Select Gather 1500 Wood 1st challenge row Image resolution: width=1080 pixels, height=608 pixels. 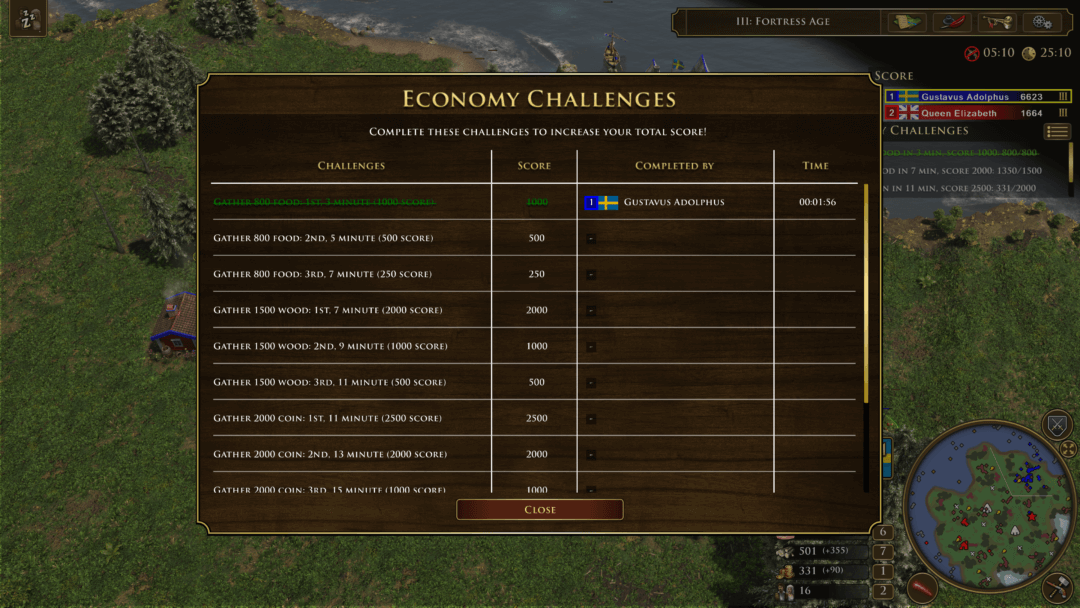(x=327, y=310)
